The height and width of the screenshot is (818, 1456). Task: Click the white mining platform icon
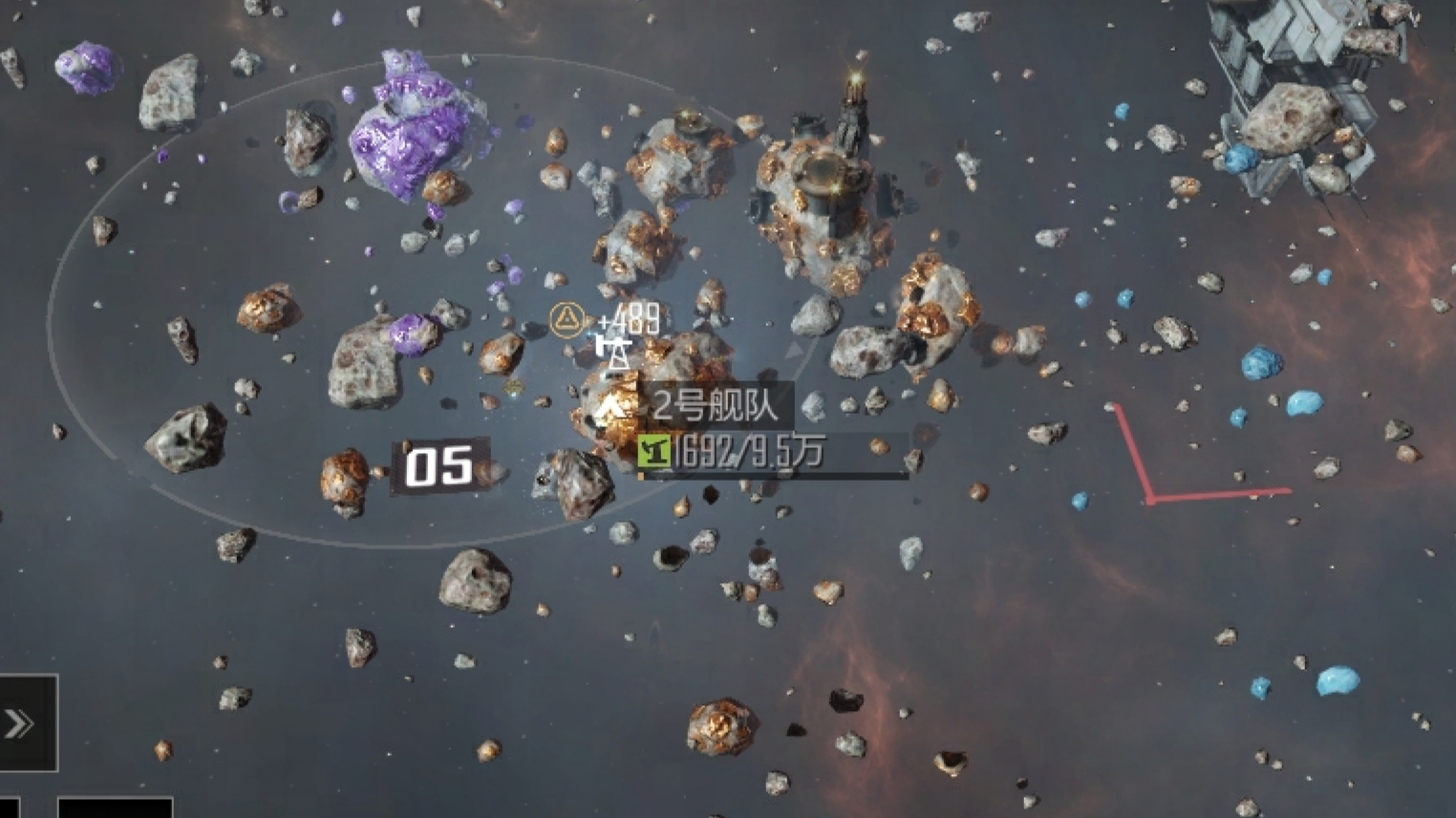(614, 351)
